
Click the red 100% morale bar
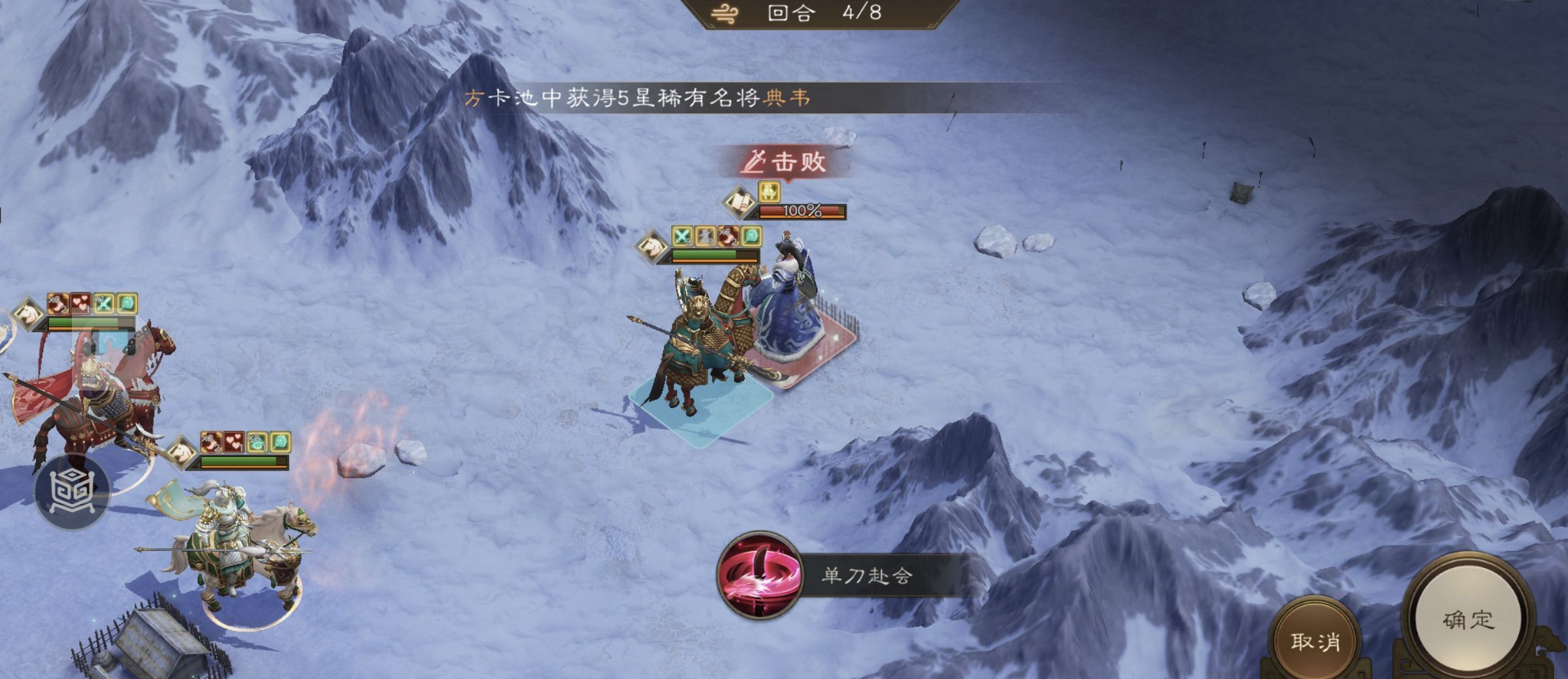tap(802, 211)
